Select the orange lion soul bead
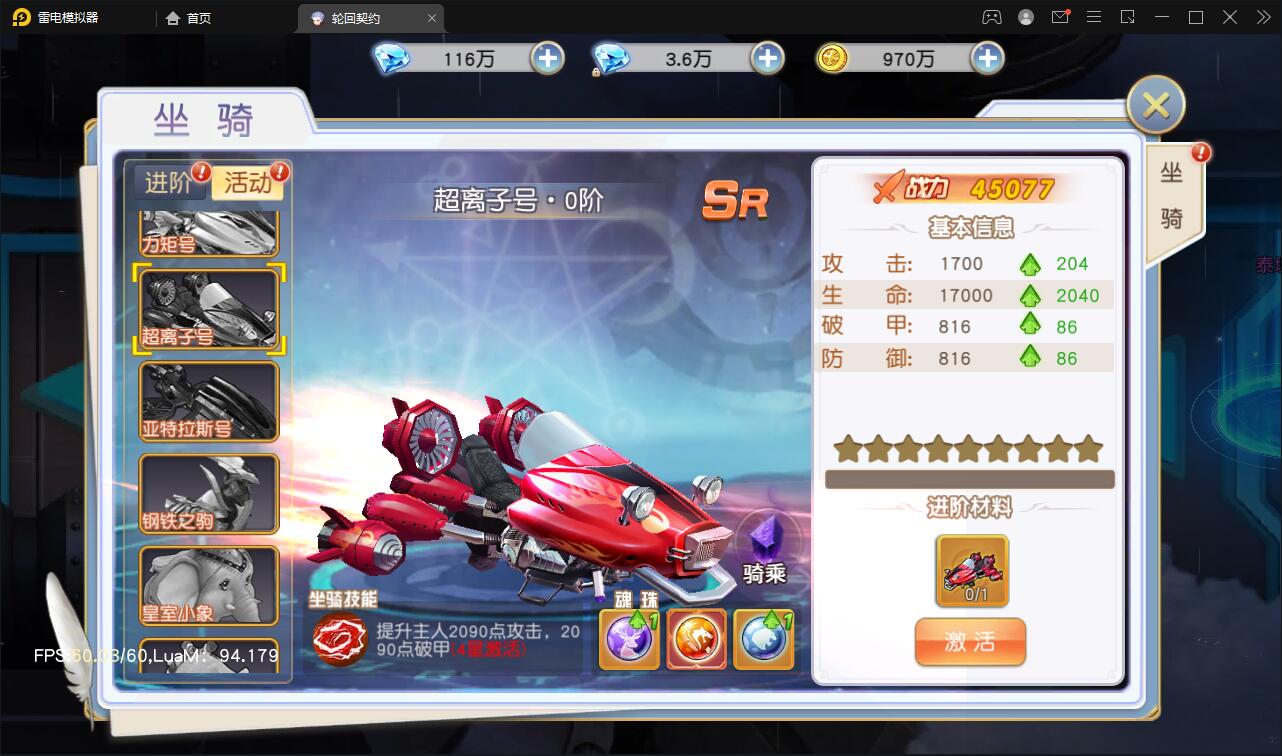This screenshot has height=756, width=1282. coord(696,636)
